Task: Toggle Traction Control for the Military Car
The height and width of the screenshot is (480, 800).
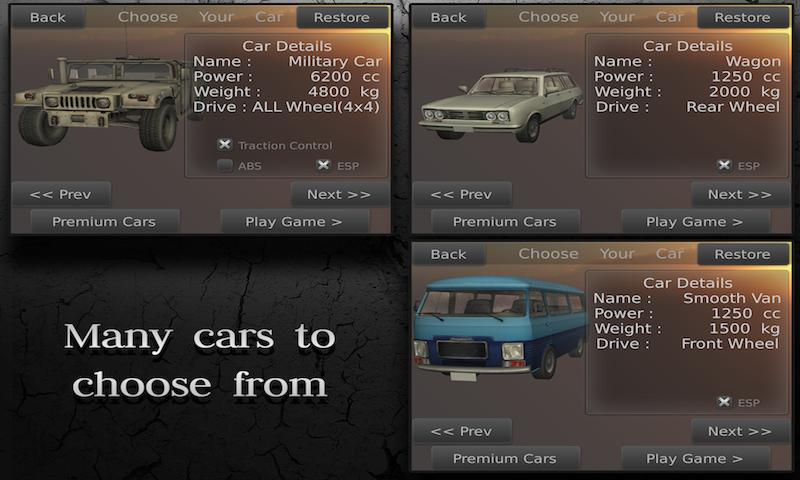Action: coord(225,145)
